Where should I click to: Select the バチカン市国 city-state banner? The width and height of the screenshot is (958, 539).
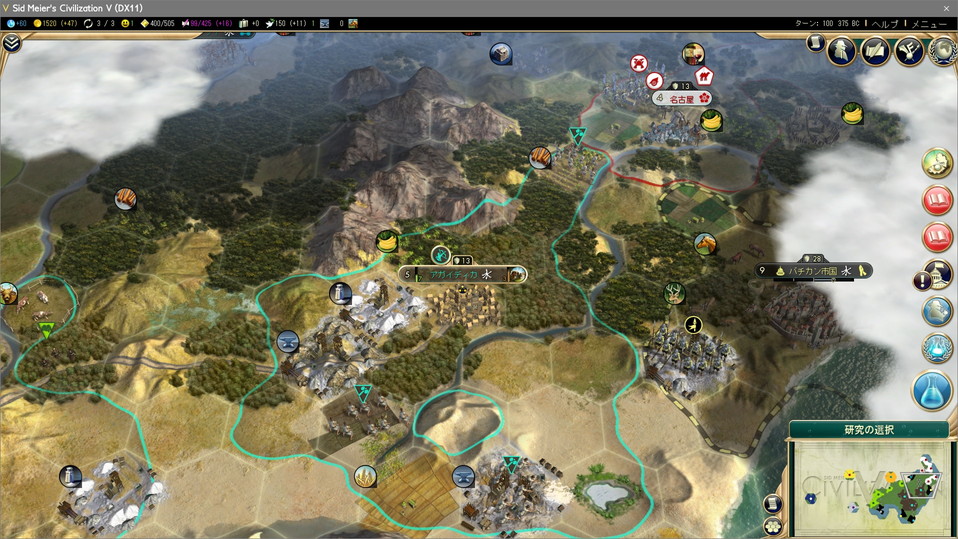coord(815,270)
